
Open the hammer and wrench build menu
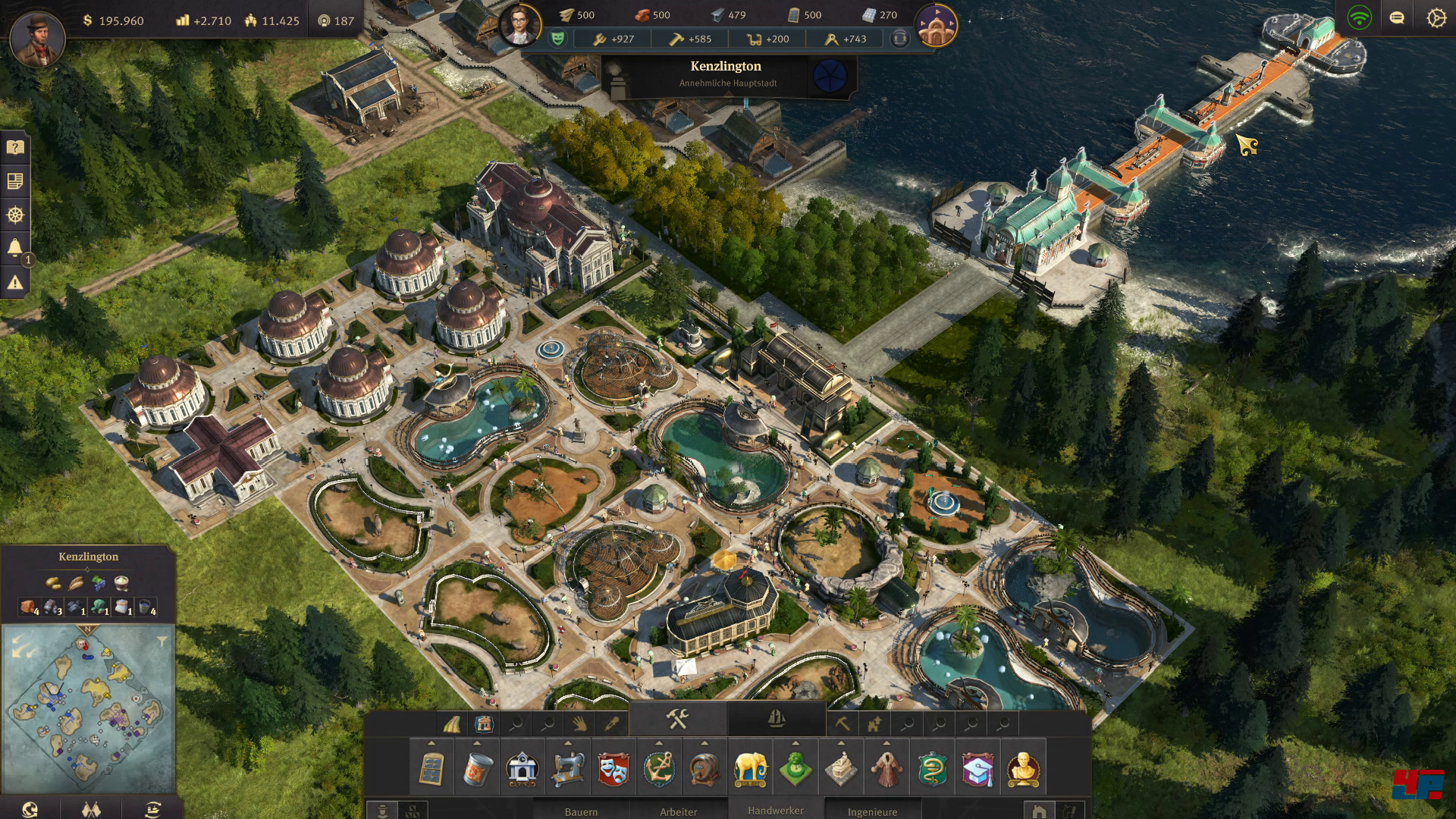[677, 718]
